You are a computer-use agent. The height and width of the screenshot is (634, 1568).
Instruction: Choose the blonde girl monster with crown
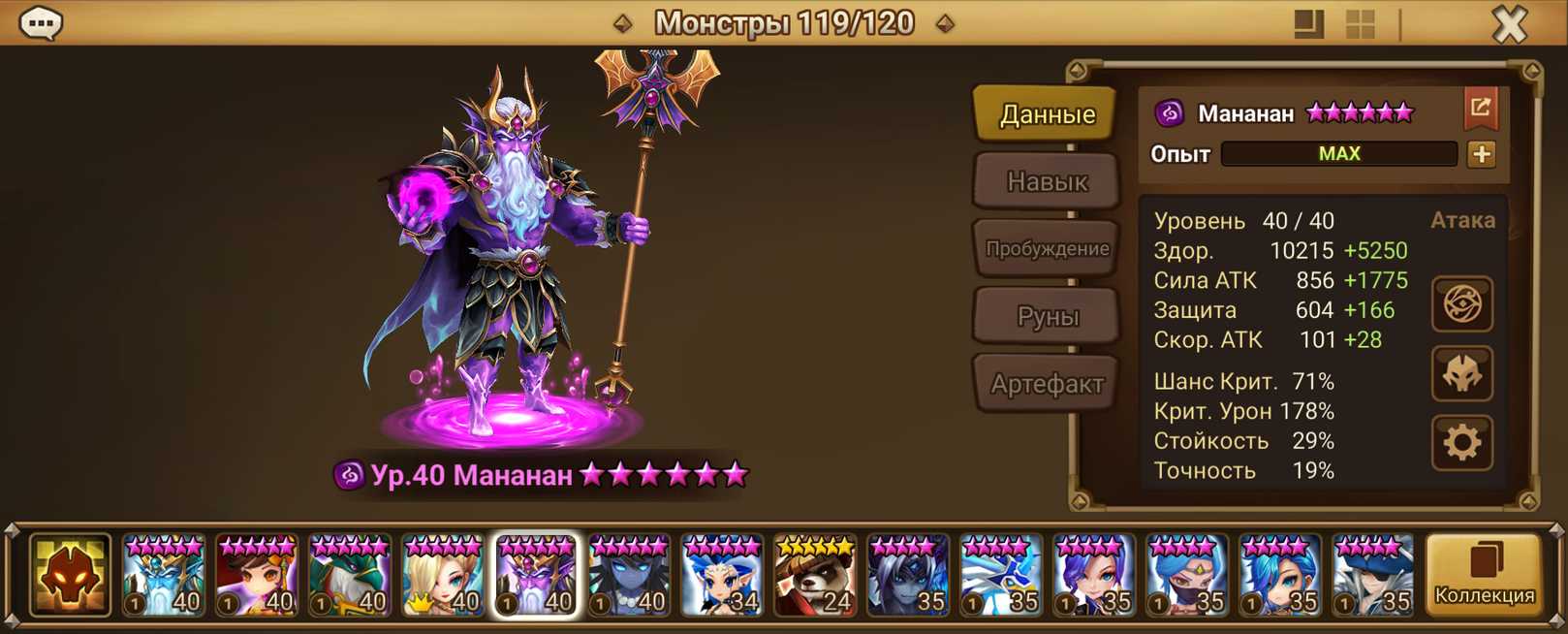coord(442,576)
